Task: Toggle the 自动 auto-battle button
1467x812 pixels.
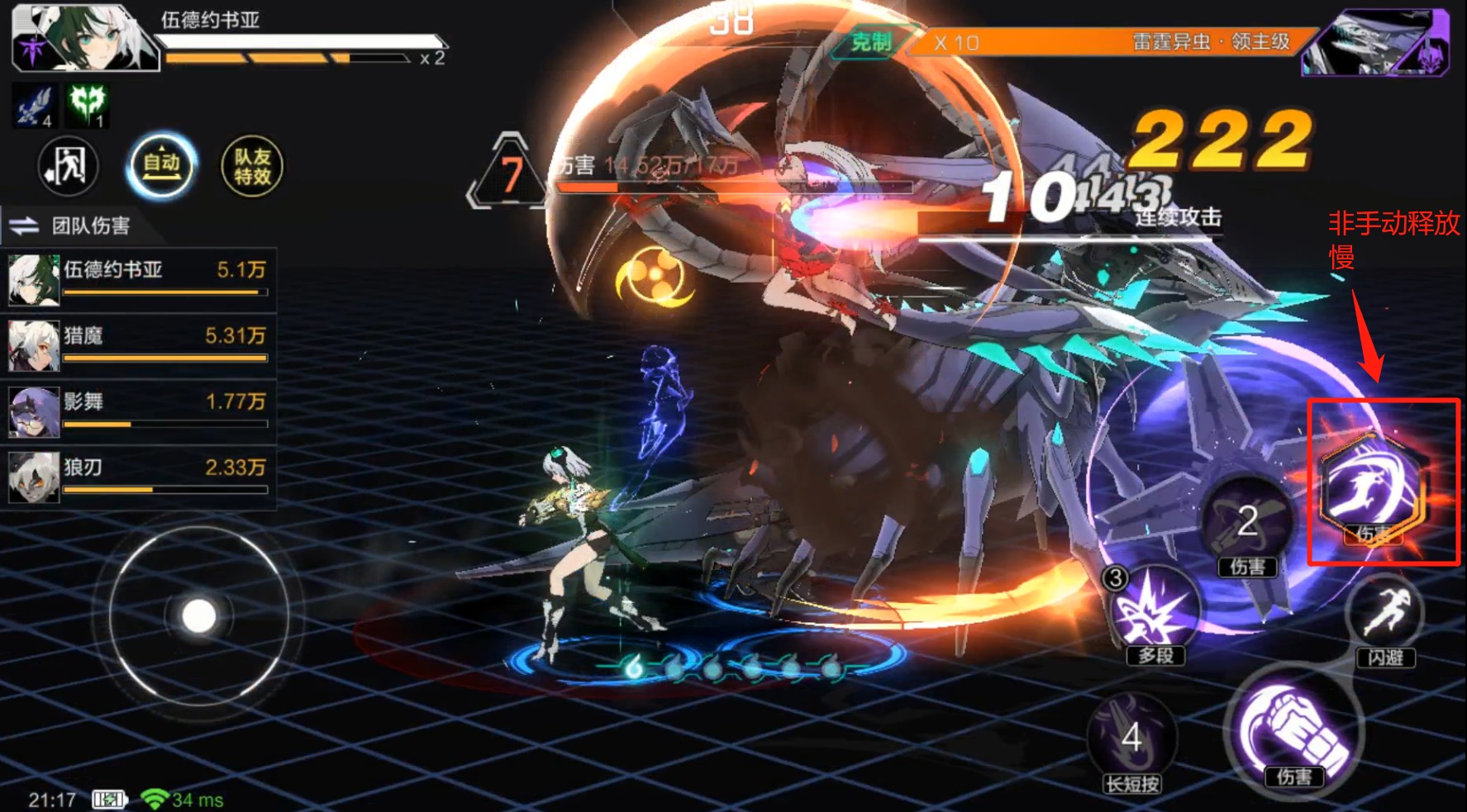Action: coord(162,166)
